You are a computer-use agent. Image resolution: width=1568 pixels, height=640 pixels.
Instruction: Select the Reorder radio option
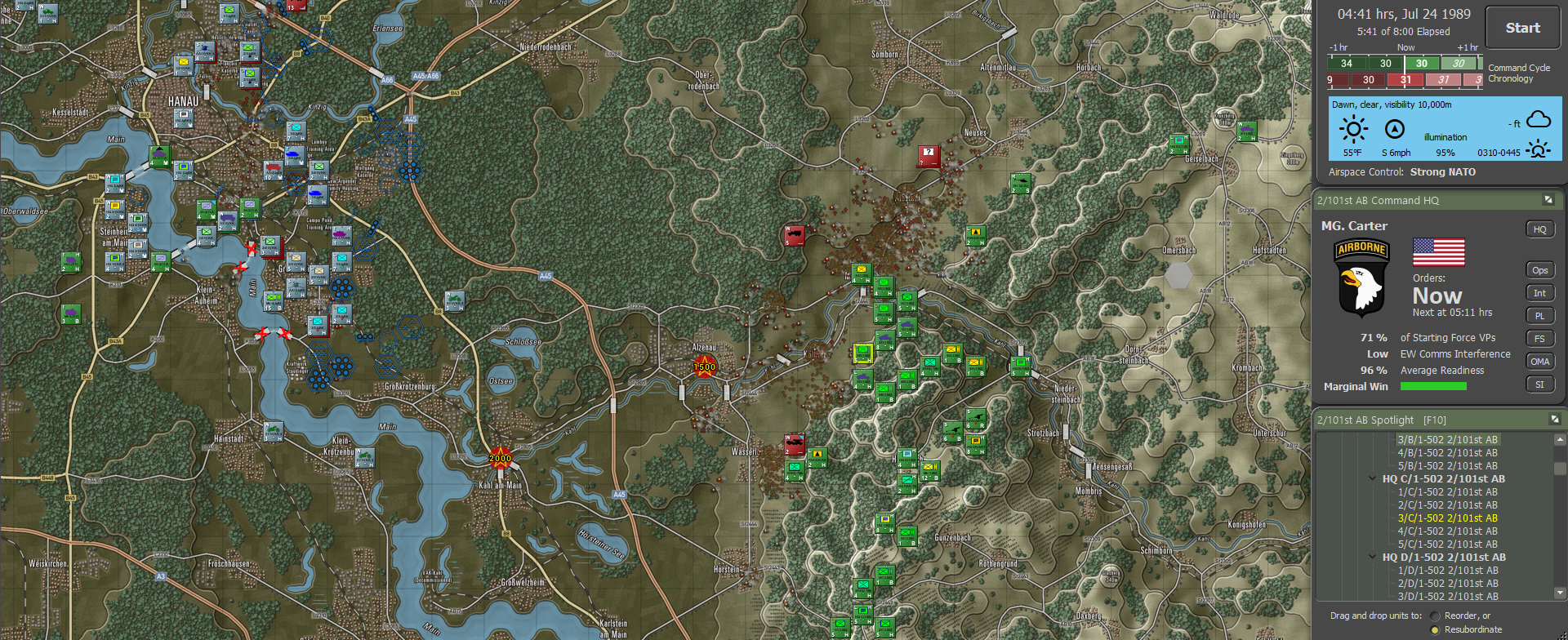click(1435, 616)
